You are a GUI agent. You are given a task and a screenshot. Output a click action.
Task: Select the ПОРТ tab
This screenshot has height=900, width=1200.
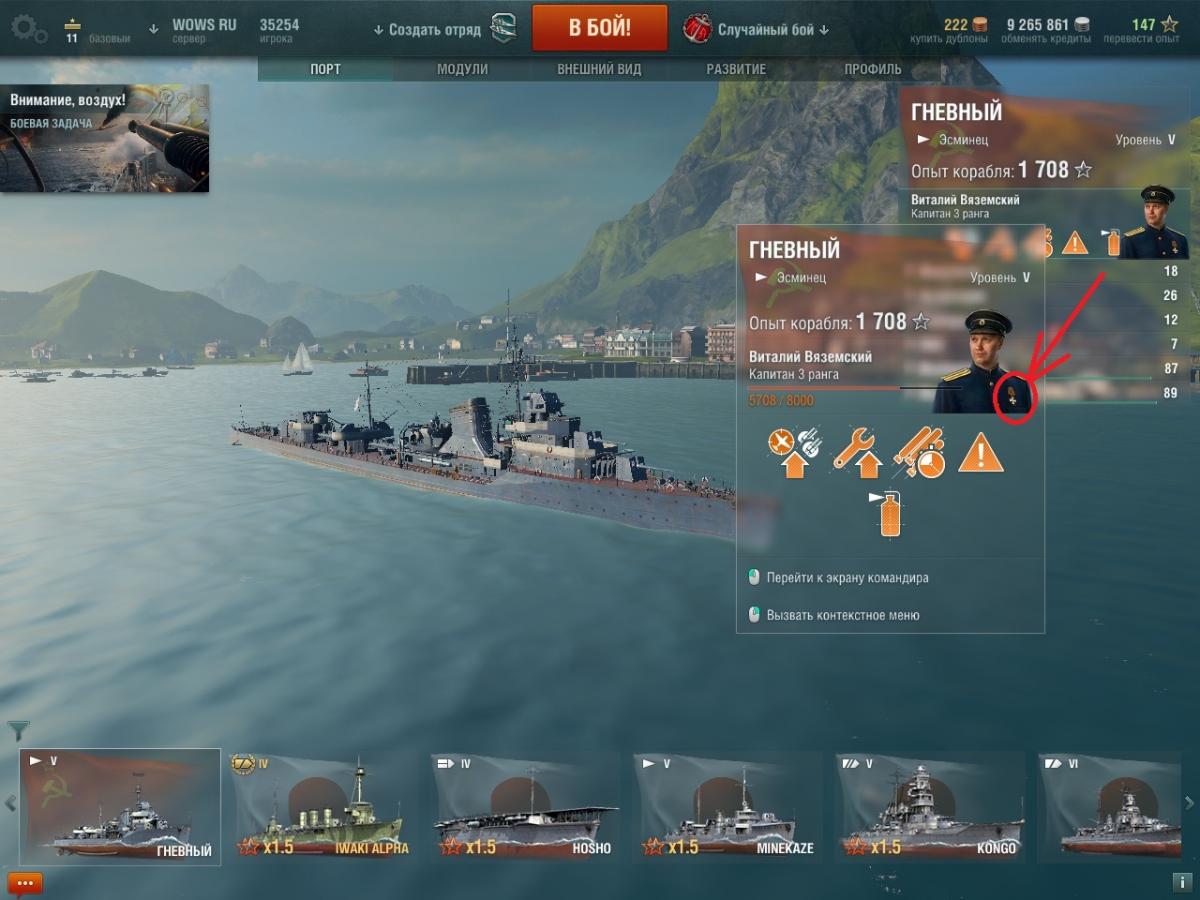(x=325, y=69)
